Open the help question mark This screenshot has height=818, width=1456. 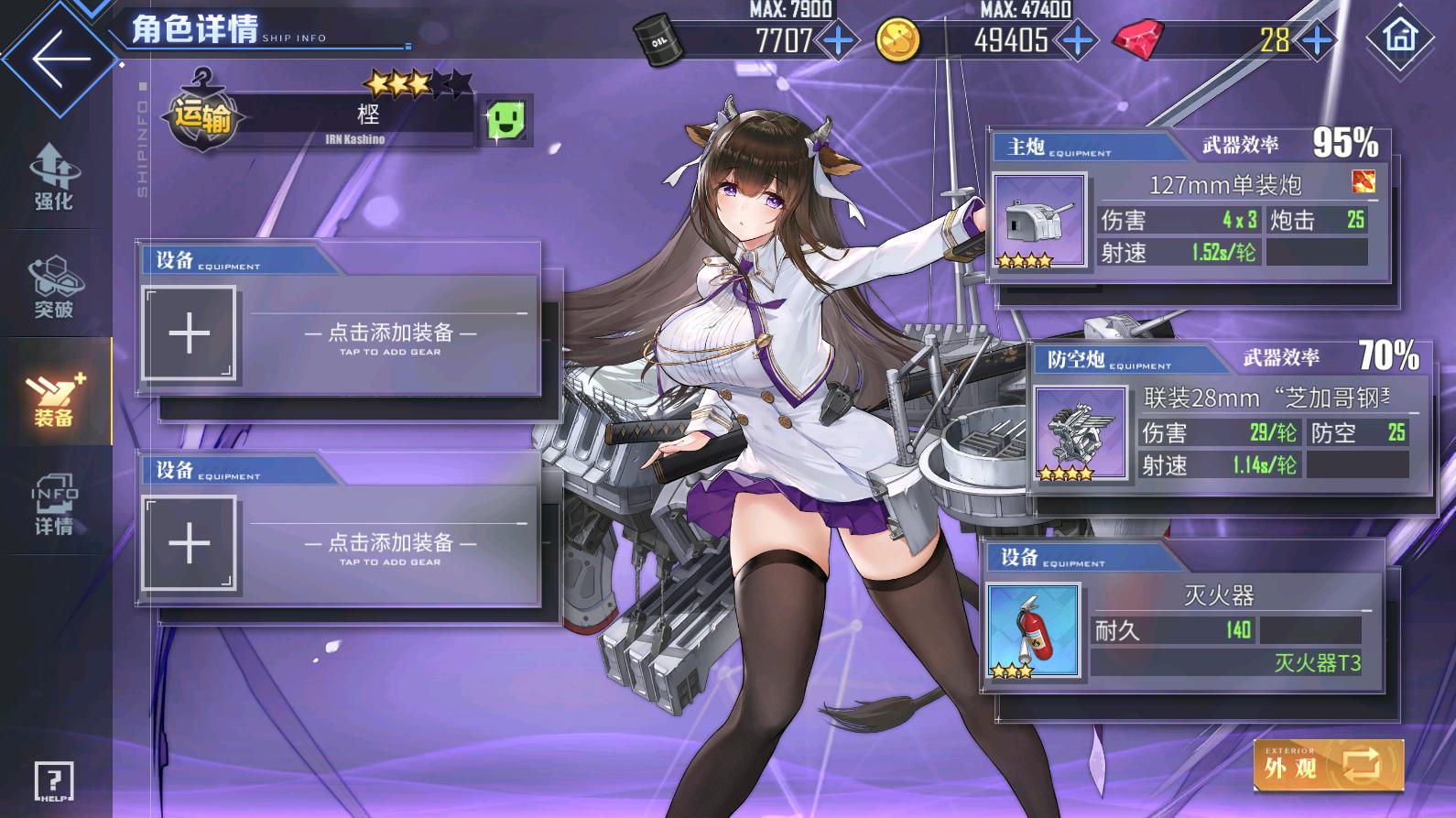pos(54,782)
